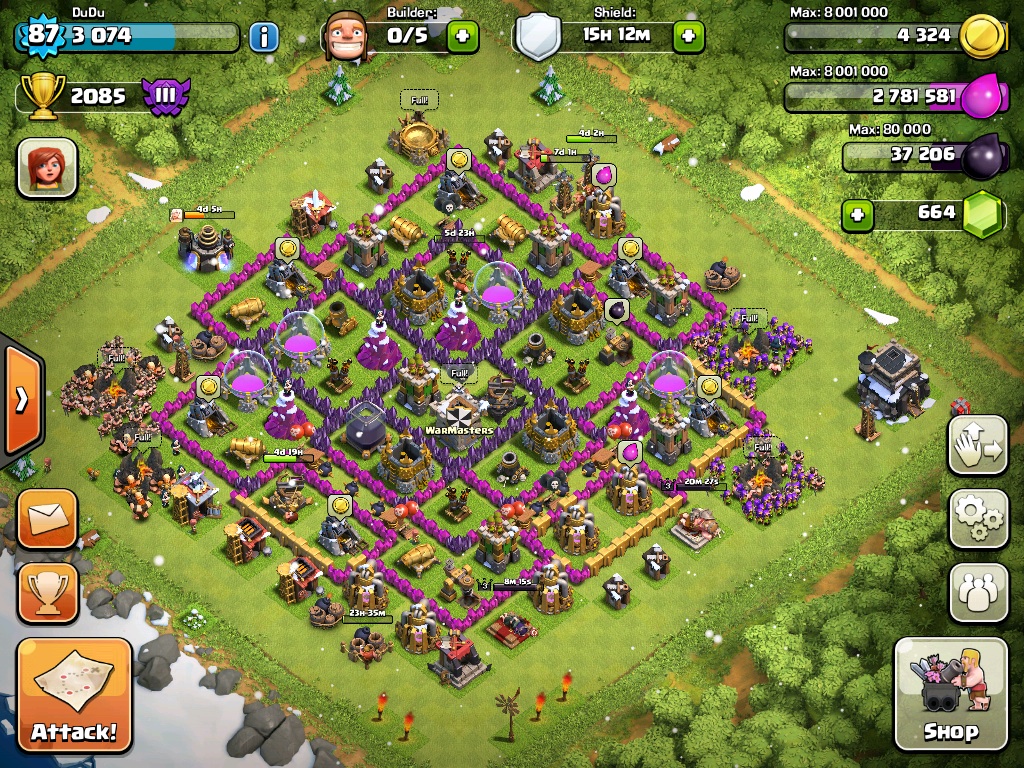Add a builder with the green plus
This screenshot has height=768, width=1024.
point(462,37)
